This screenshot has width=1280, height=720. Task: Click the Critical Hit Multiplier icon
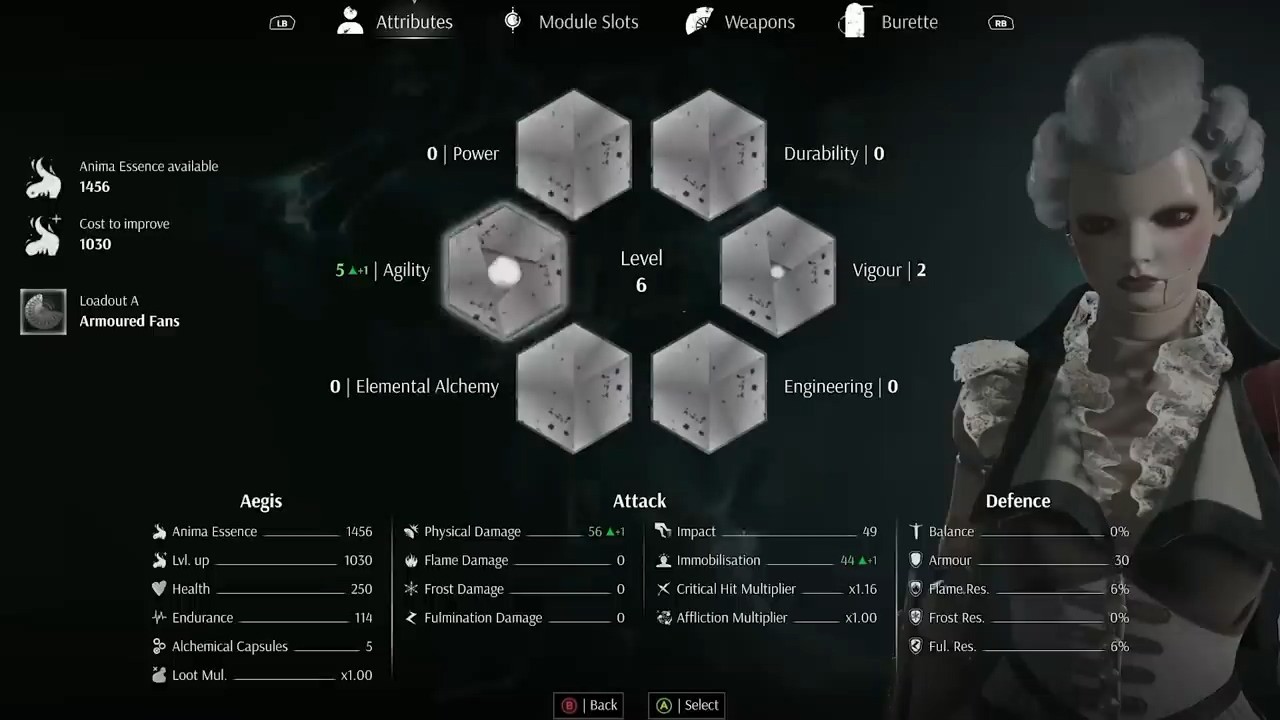click(663, 589)
